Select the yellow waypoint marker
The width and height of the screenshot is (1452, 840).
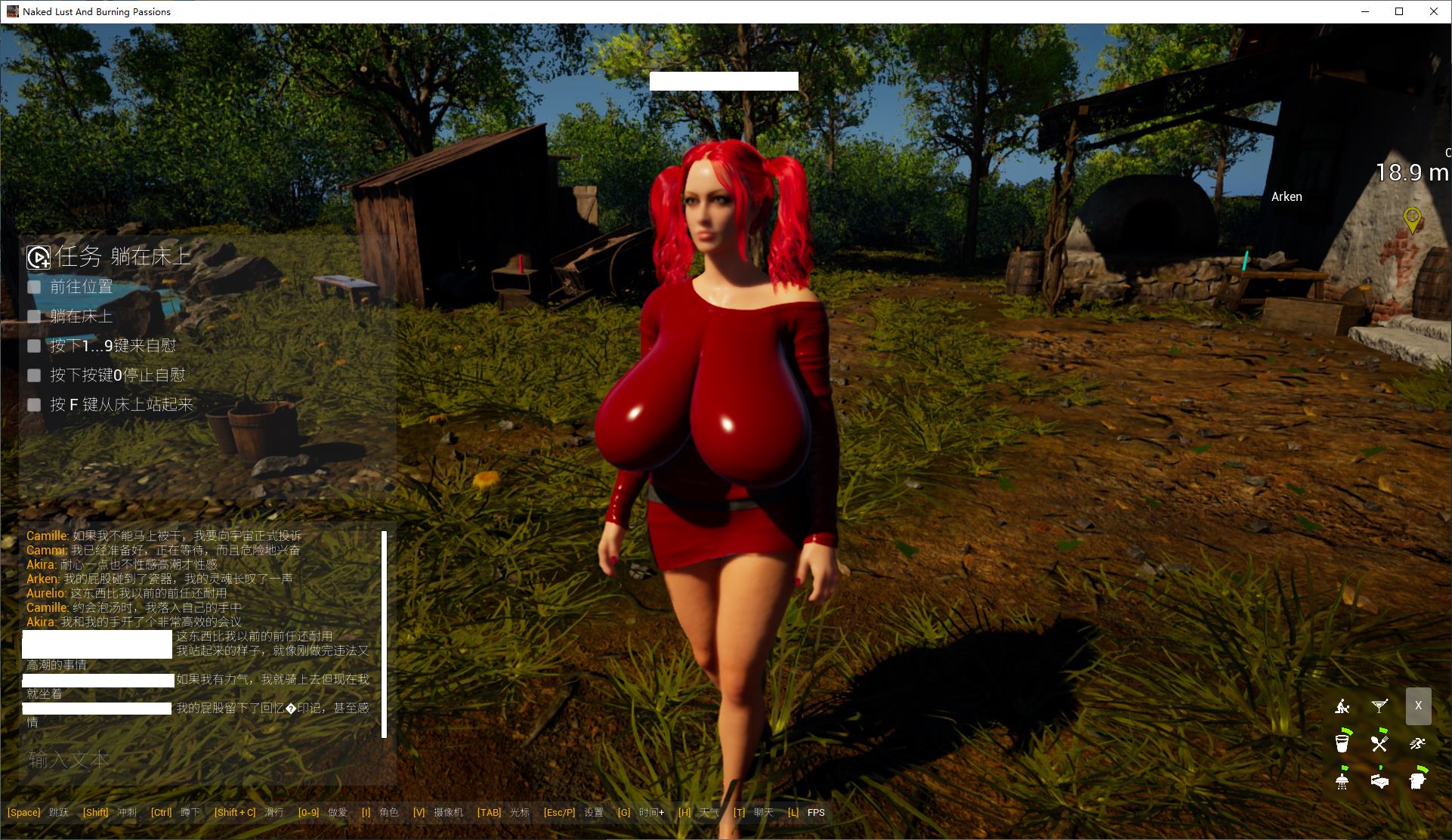click(1412, 219)
